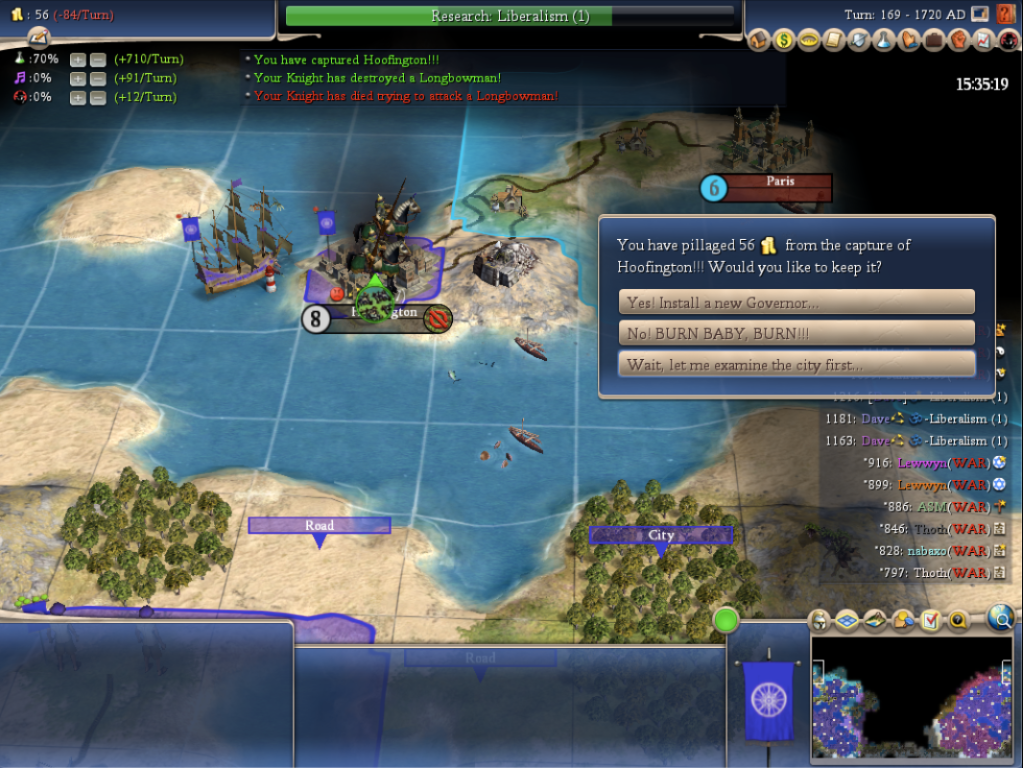Decrease the research rate with minus button
The width and height of the screenshot is (1023, 768).
(x=97, y=59)
